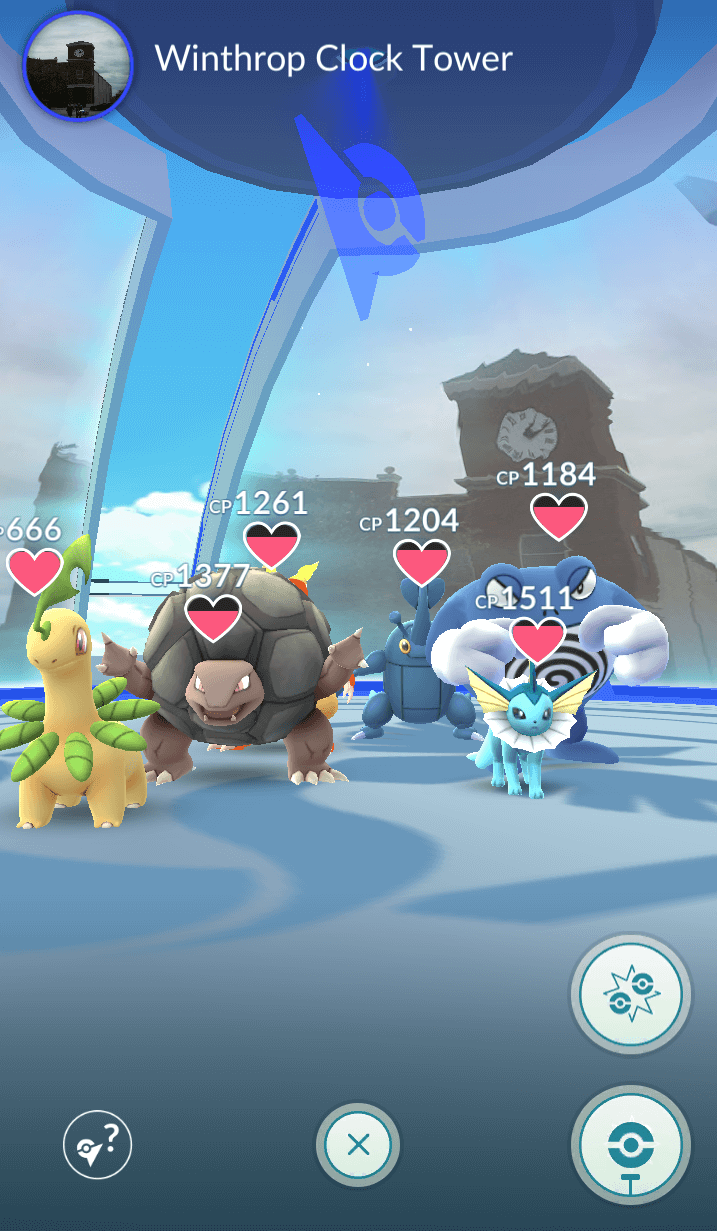Close the gym view
Viewport: 717px width, 1231px height.
tap(358, 1145)
